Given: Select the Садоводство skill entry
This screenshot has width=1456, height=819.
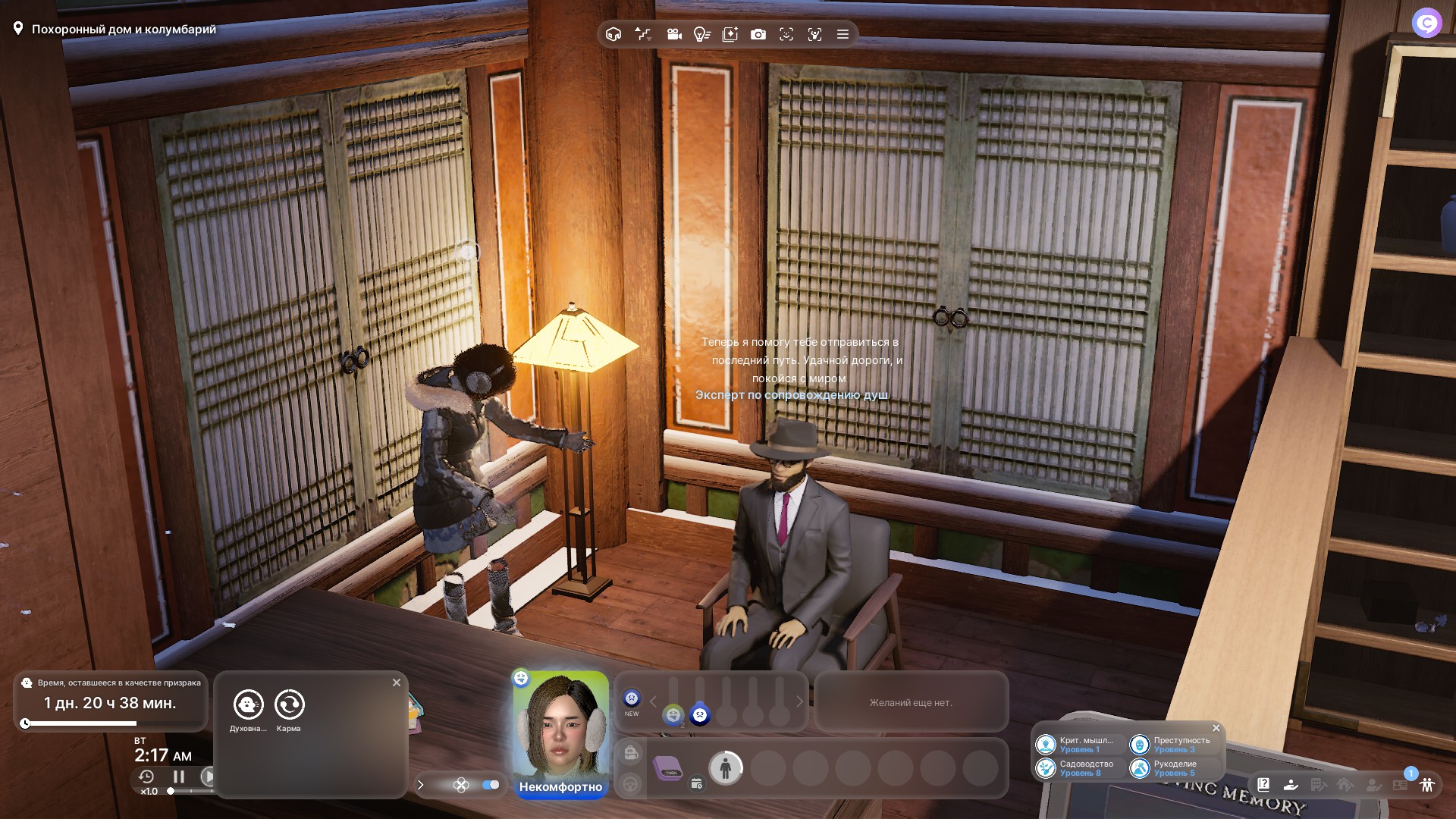Looking at the screenshot, I should click(1080, 768).
